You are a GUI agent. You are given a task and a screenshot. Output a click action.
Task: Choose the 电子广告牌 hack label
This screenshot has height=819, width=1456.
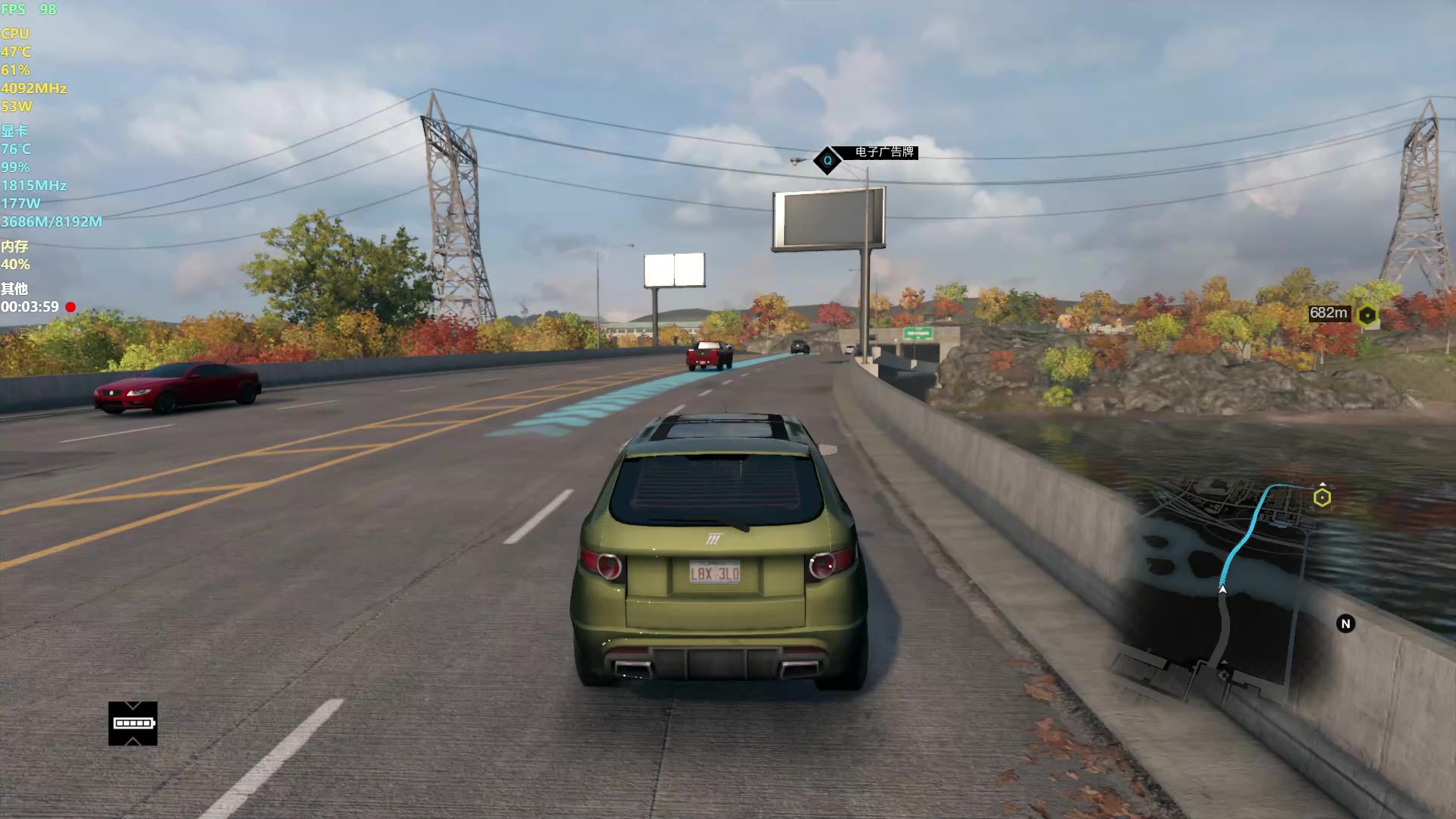[x=883, y=152]
